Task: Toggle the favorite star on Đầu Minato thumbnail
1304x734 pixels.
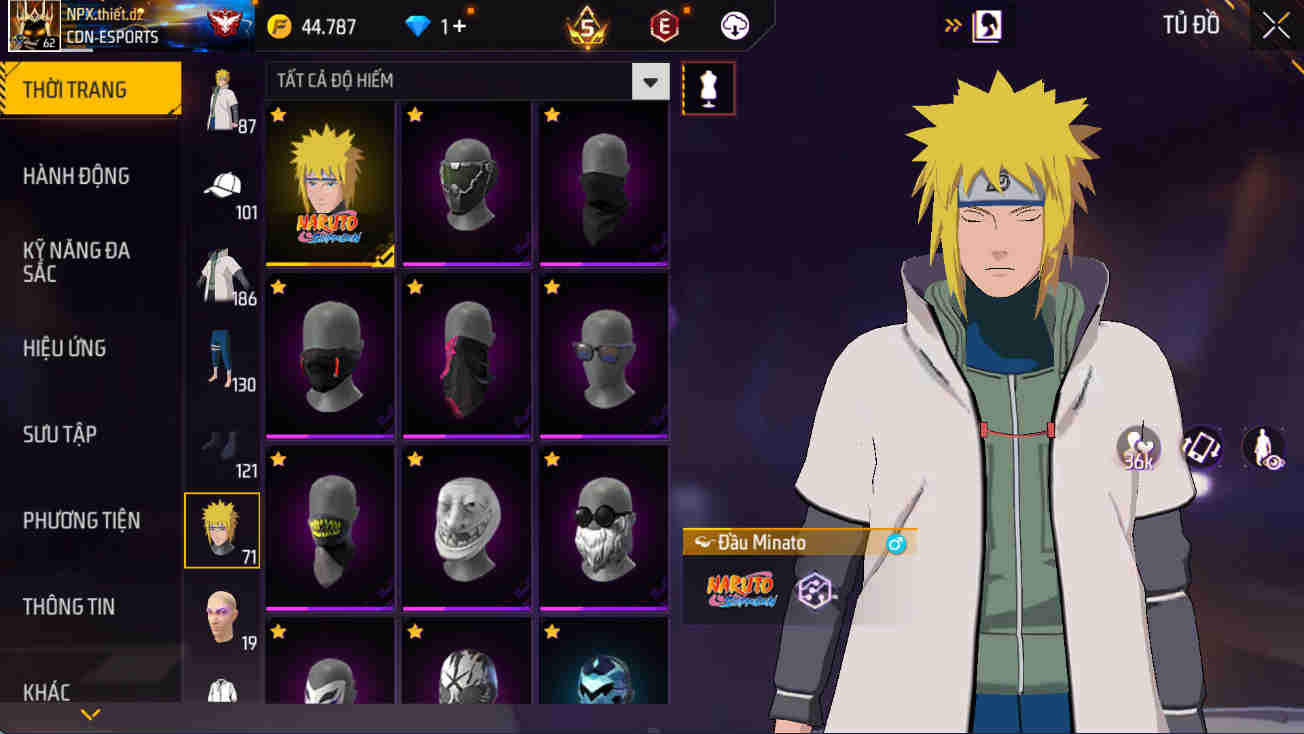Action: click(277, 113)
